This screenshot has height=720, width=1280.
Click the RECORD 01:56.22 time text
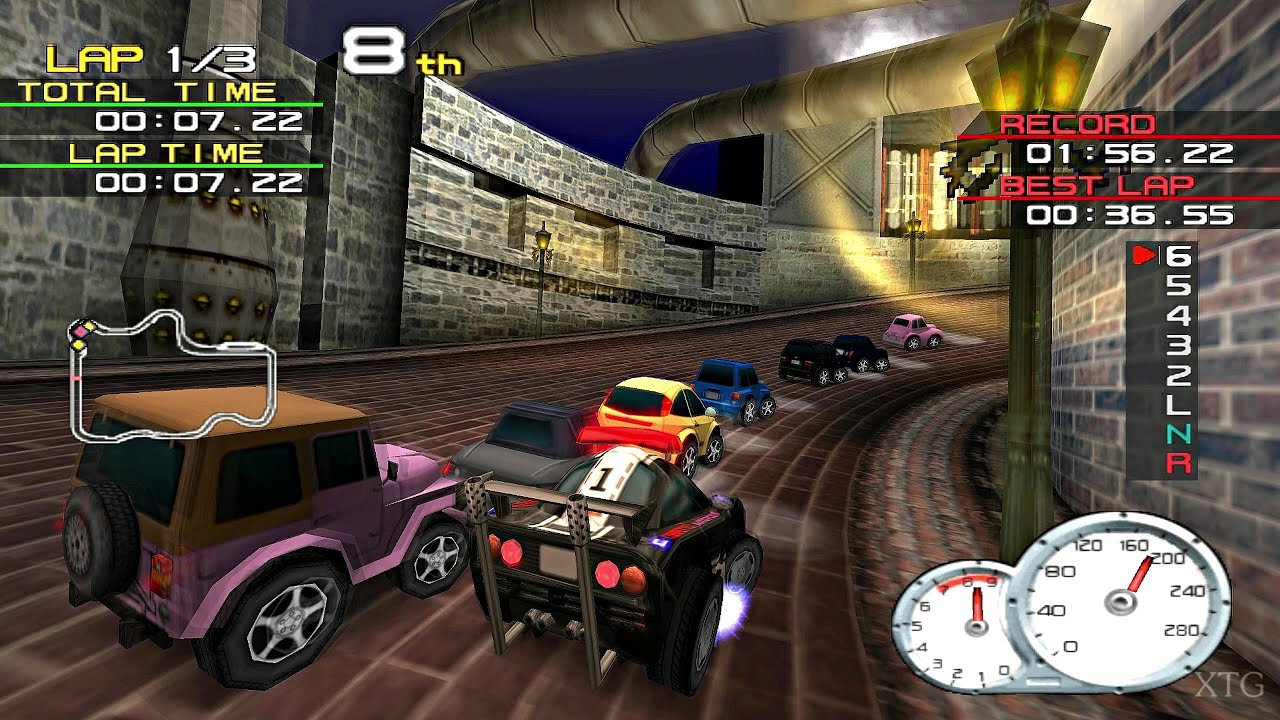click(x=1130, y=153)
